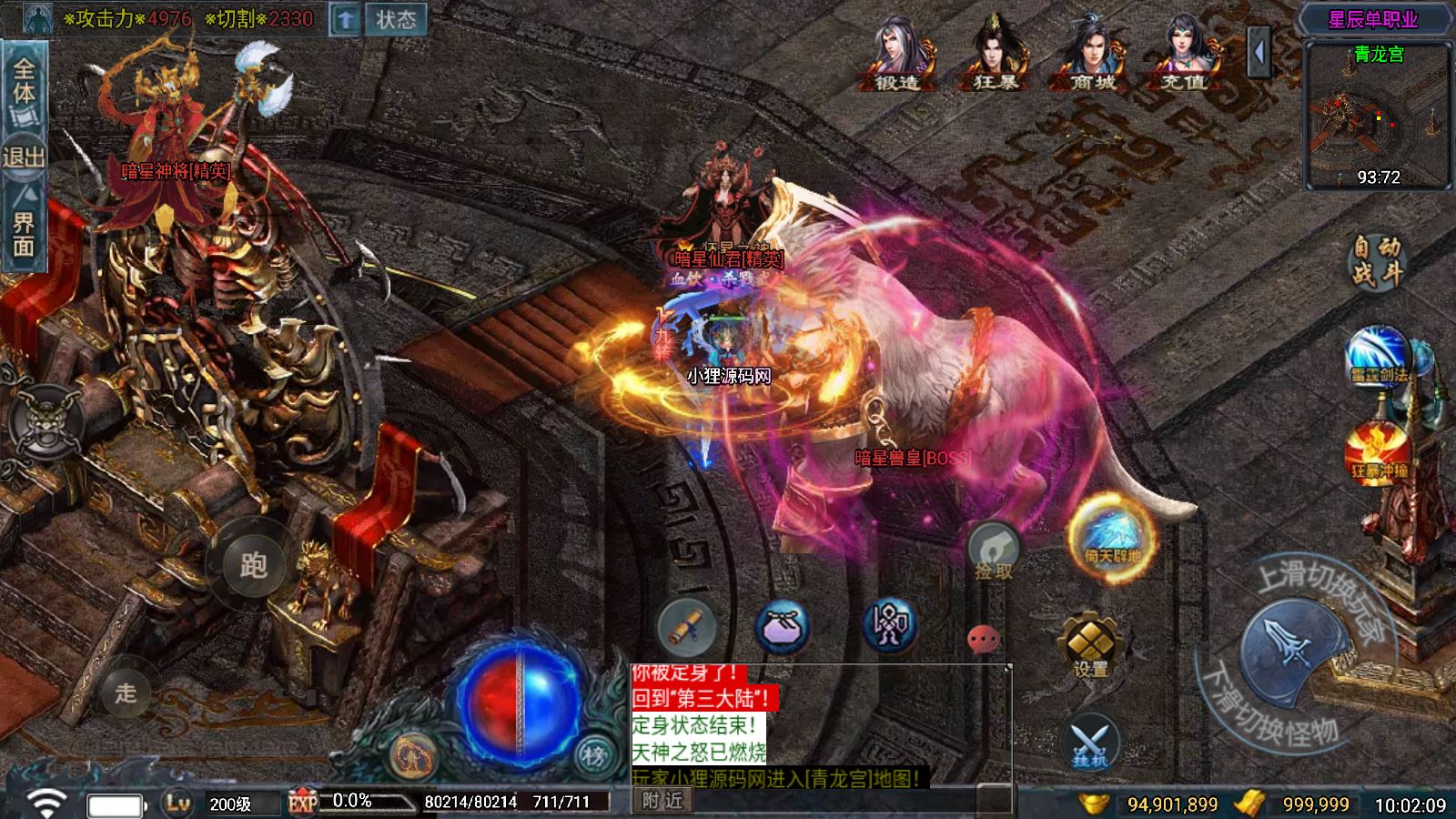1456x819 pixels.
Task: Open the 设置 settings gear
Action: pos(1091,646)
